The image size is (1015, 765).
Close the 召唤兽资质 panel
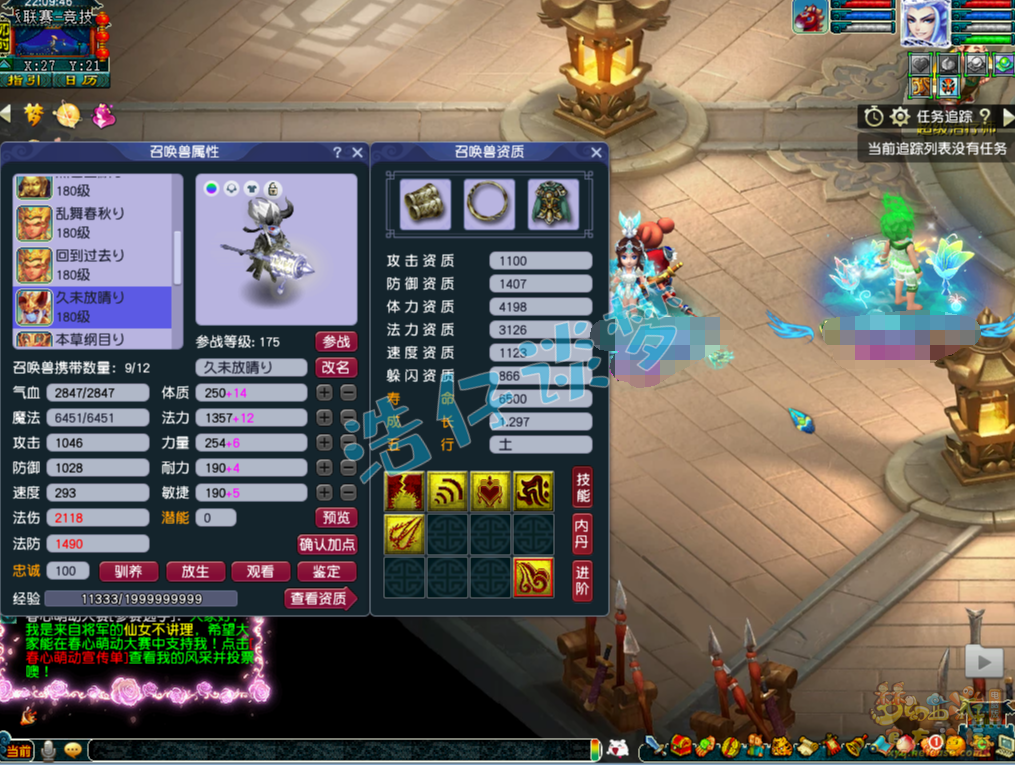[597, 153]
